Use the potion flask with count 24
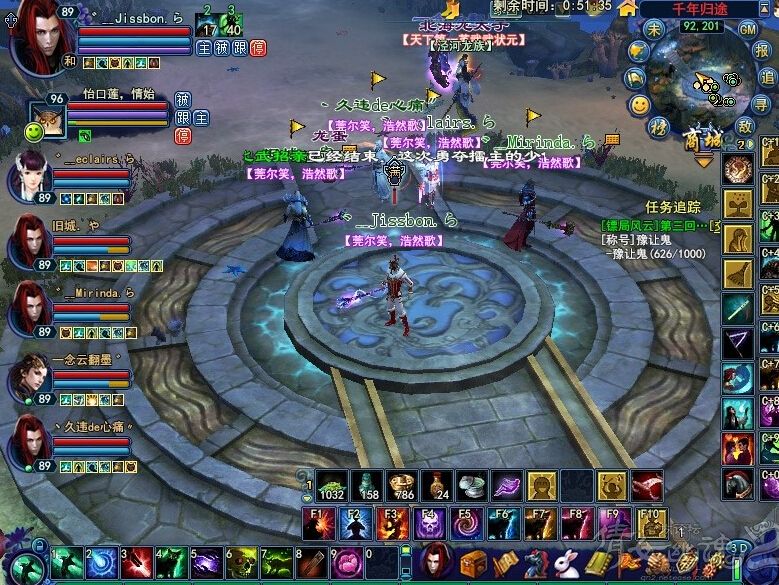Viewport: 779px width, 585px height. tap(438, 486)
